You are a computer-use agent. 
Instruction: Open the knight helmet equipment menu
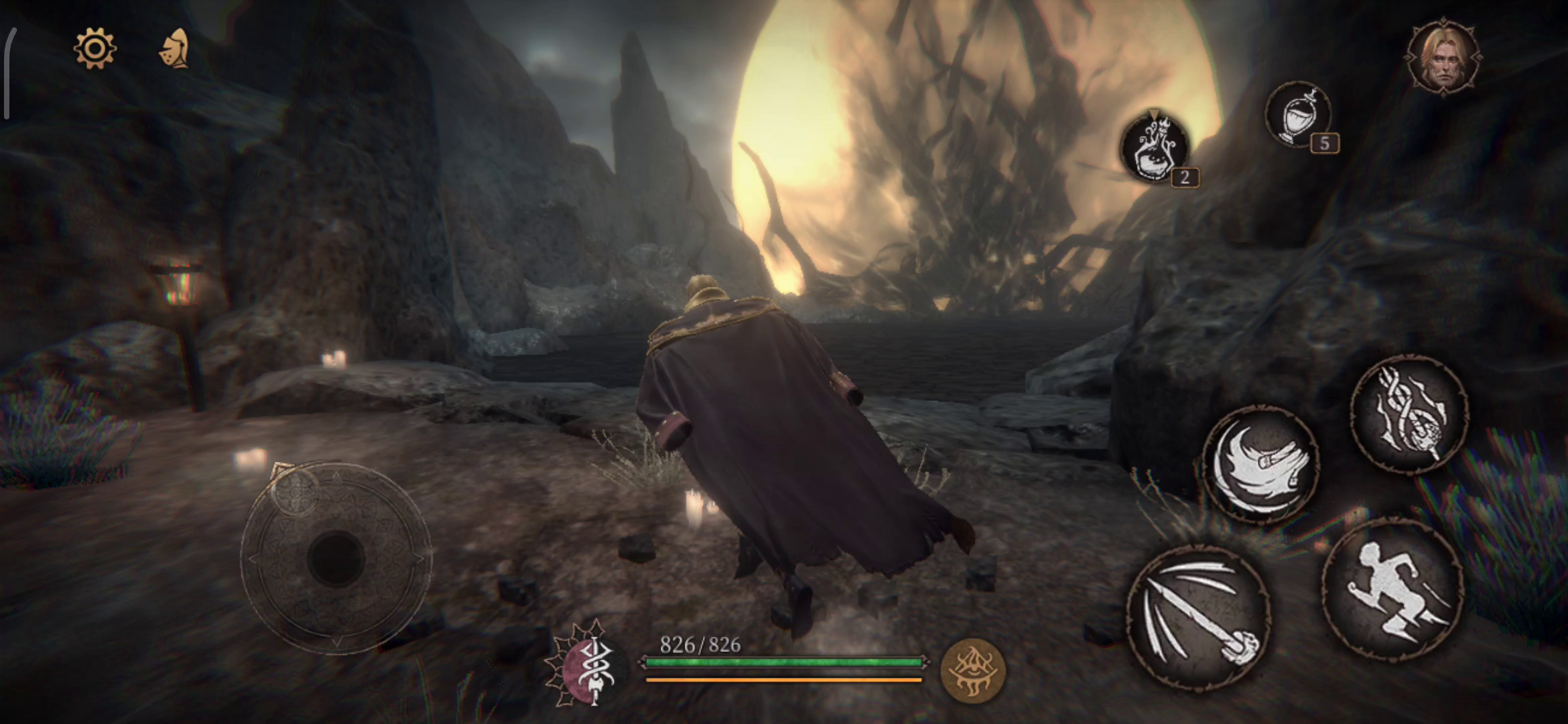tap(175, 49)
